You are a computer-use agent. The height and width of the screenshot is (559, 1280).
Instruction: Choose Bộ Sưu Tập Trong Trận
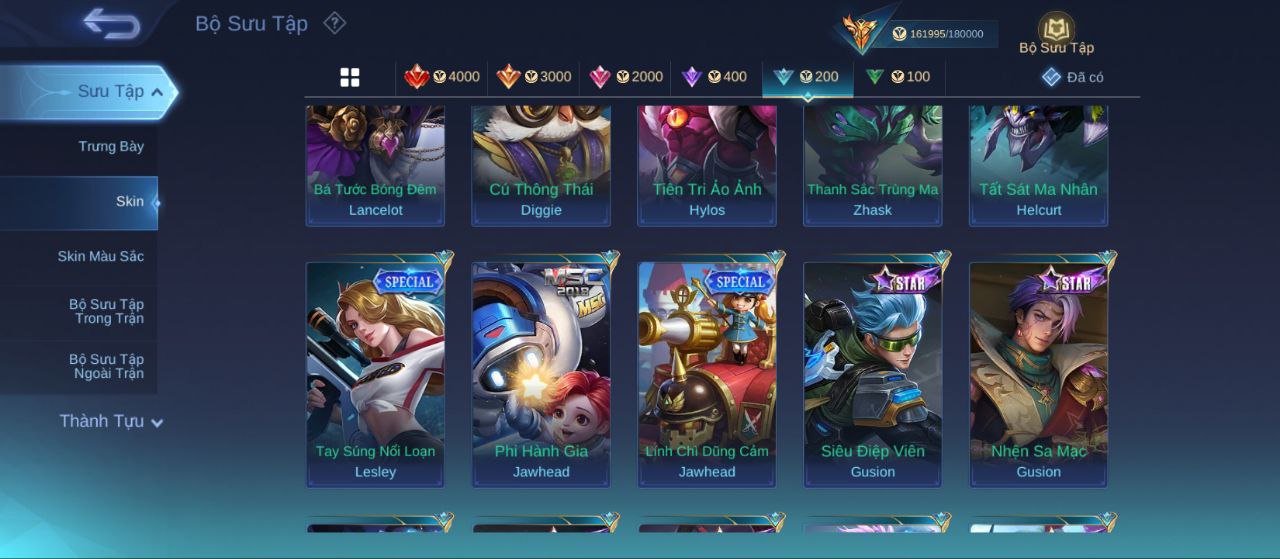pyautogui.click(x=106, y=312)
